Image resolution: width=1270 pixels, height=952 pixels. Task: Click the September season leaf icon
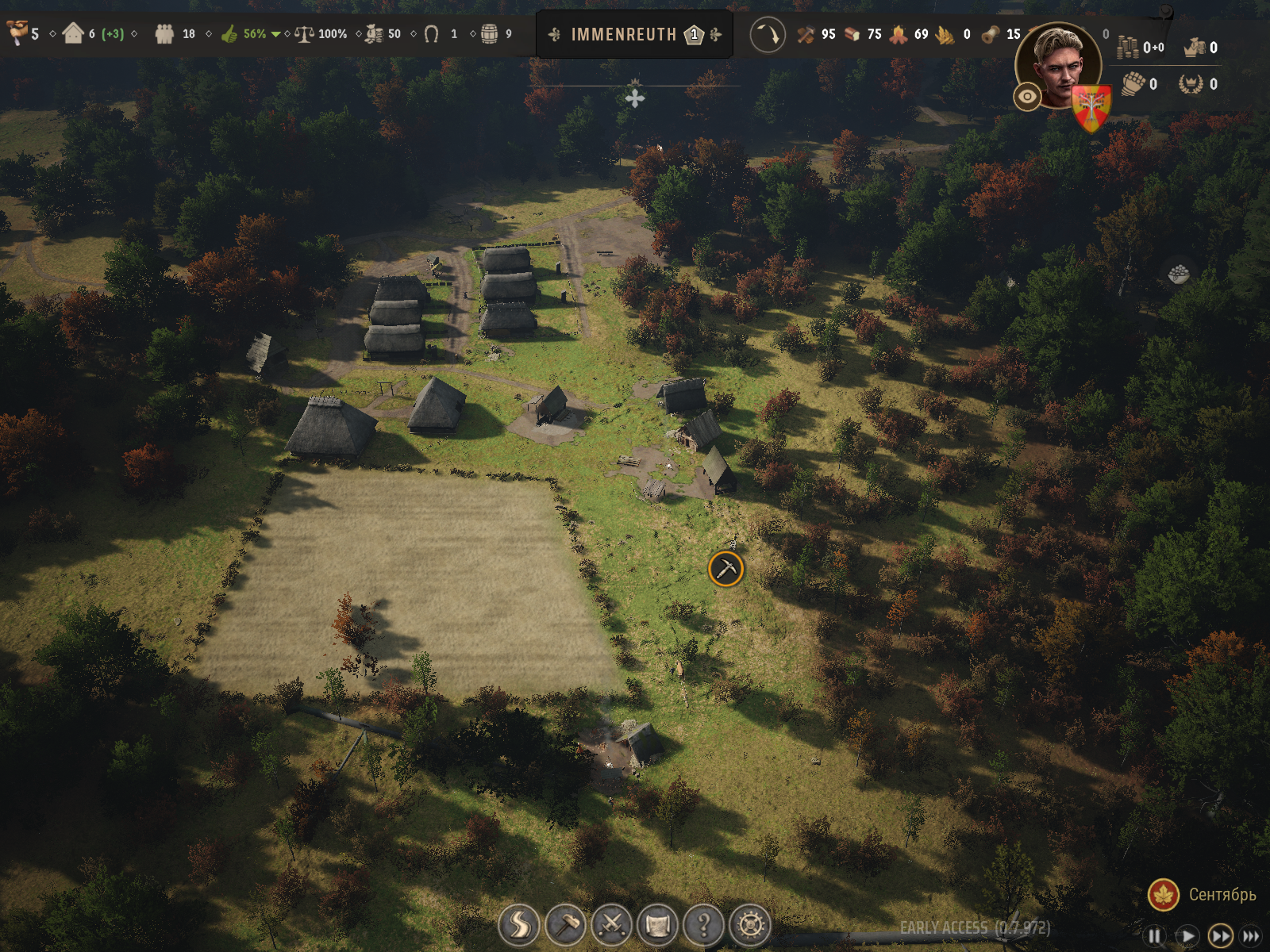click(x=1164, y=895)
